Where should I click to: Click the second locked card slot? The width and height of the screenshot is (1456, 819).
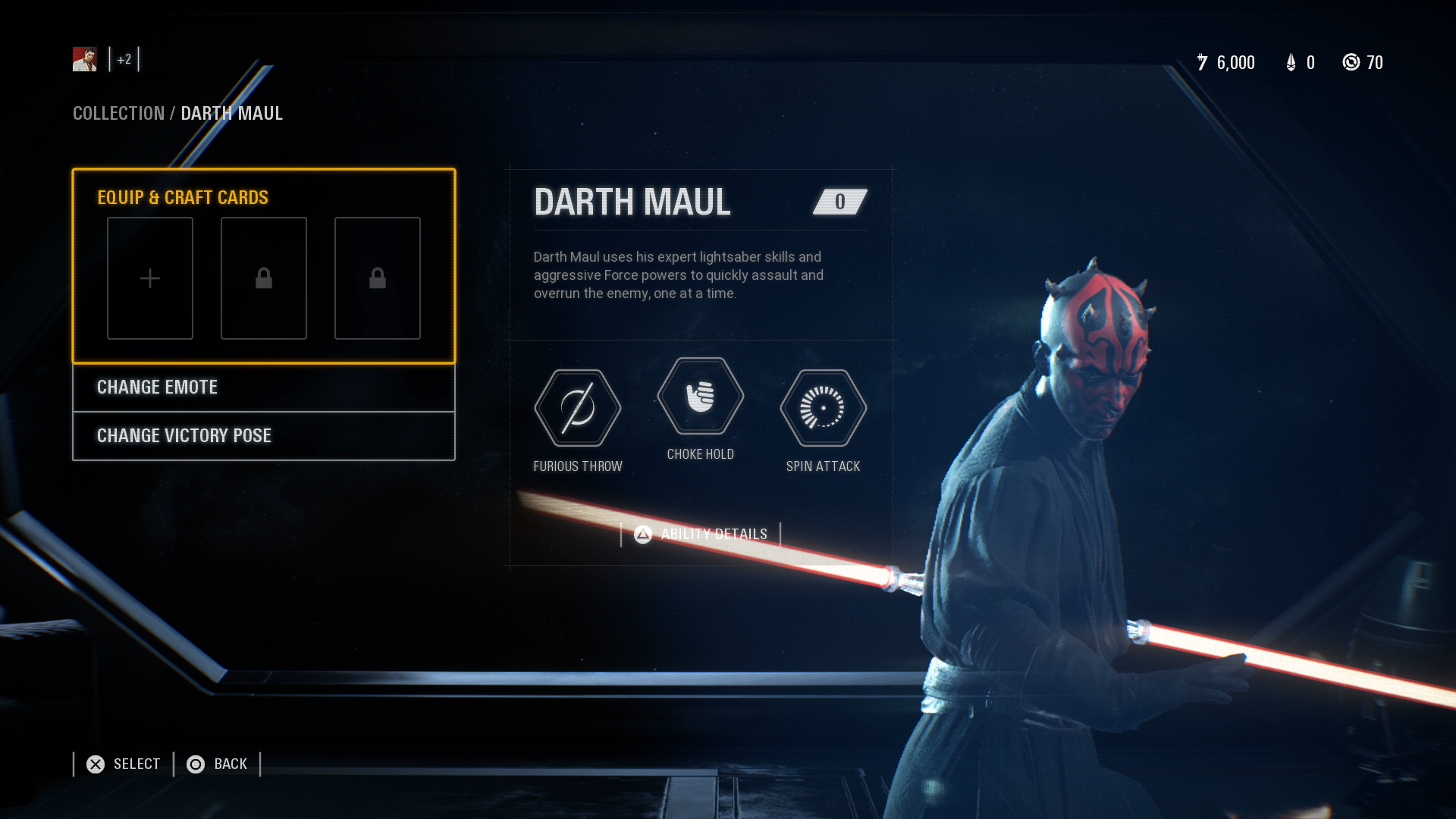[x=377, y=278]
